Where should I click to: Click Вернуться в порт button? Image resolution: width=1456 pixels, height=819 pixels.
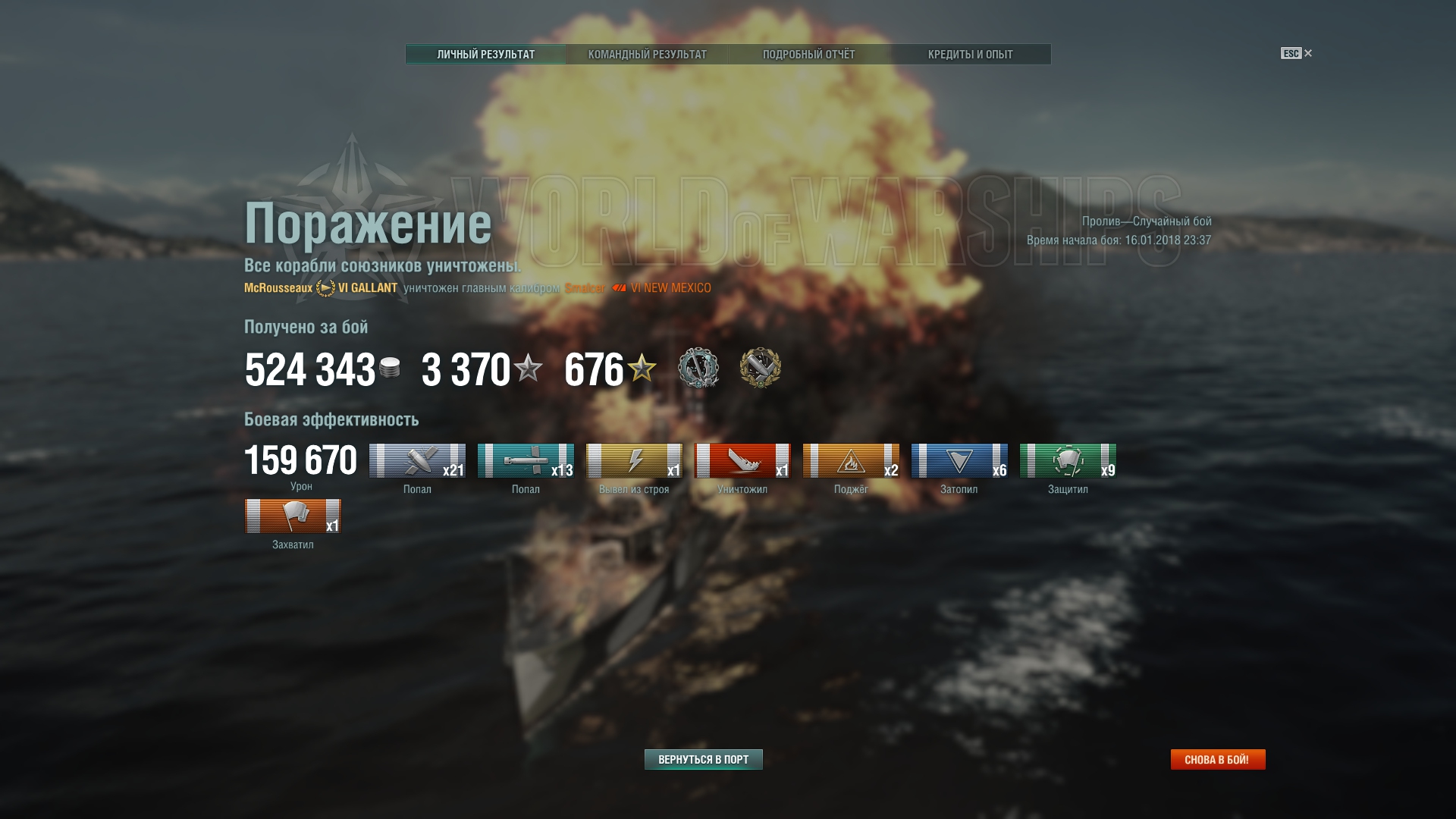point(703,759)
